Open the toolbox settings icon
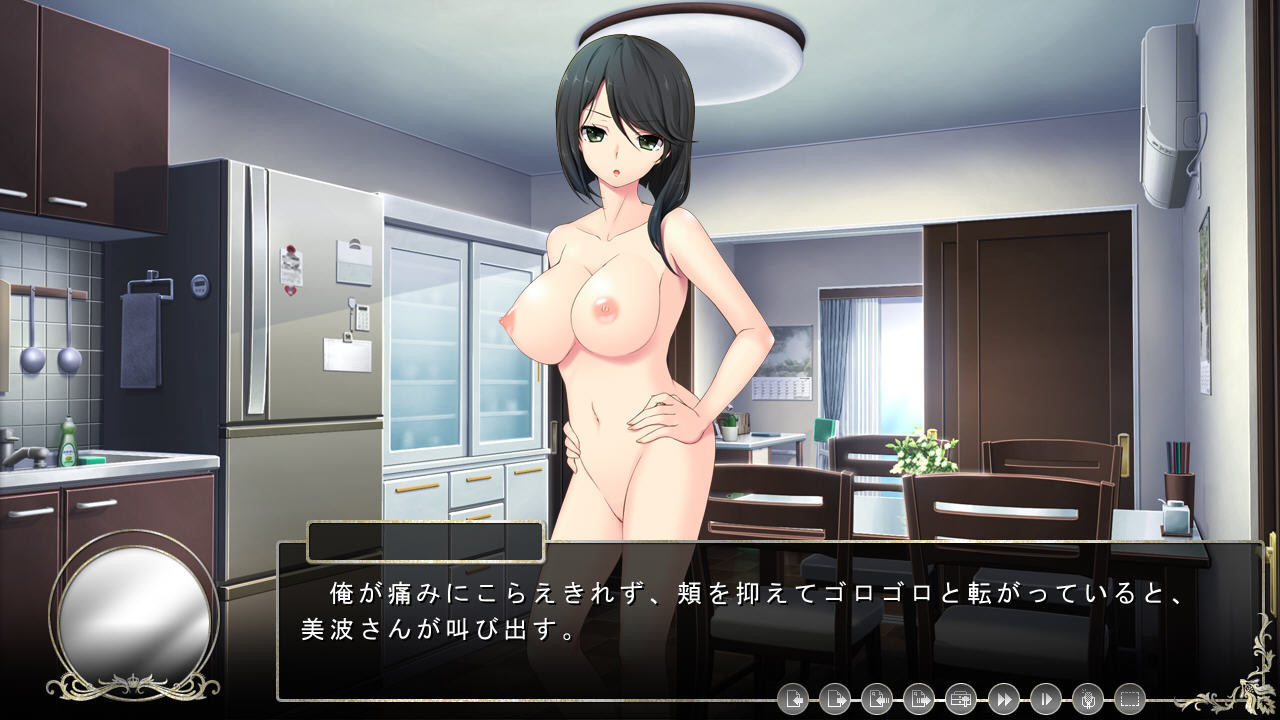 tap(960, 698)
